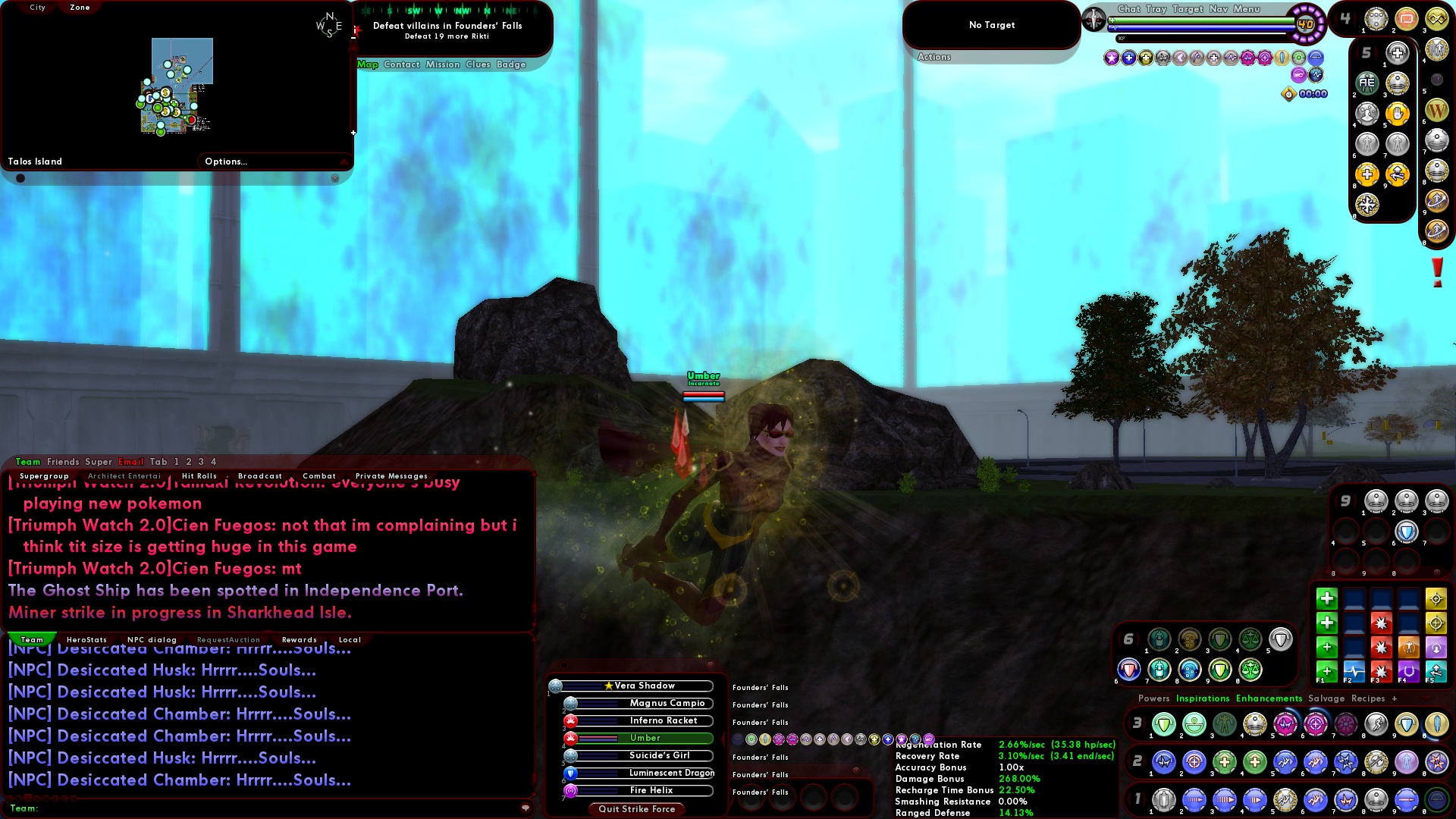Open Options on the Talos Island map window

point(226,161)
